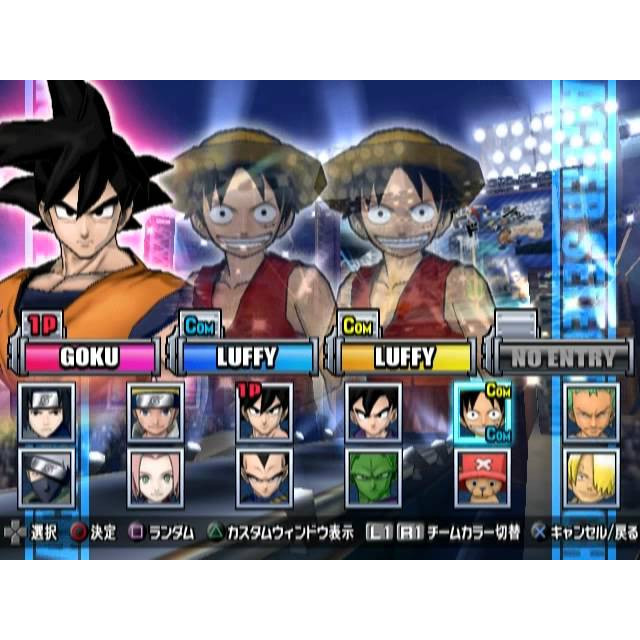Select Gohan's character portrait
The image size is (640, 640).
(x=373, y=412)
